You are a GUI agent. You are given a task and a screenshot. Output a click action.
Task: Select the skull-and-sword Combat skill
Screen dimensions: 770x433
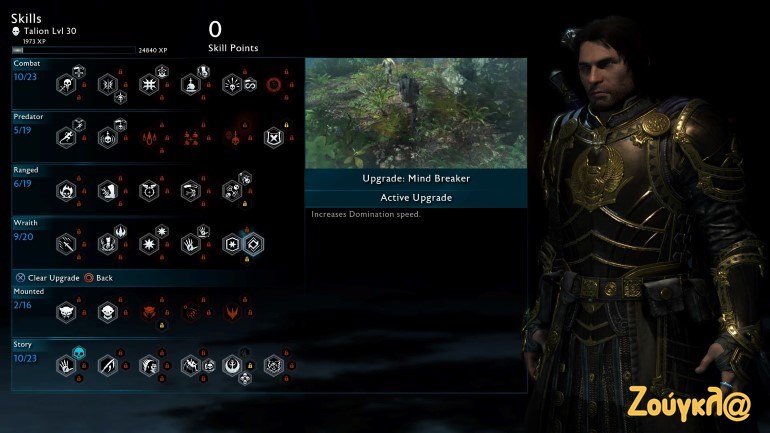click(x=66, y=85)
